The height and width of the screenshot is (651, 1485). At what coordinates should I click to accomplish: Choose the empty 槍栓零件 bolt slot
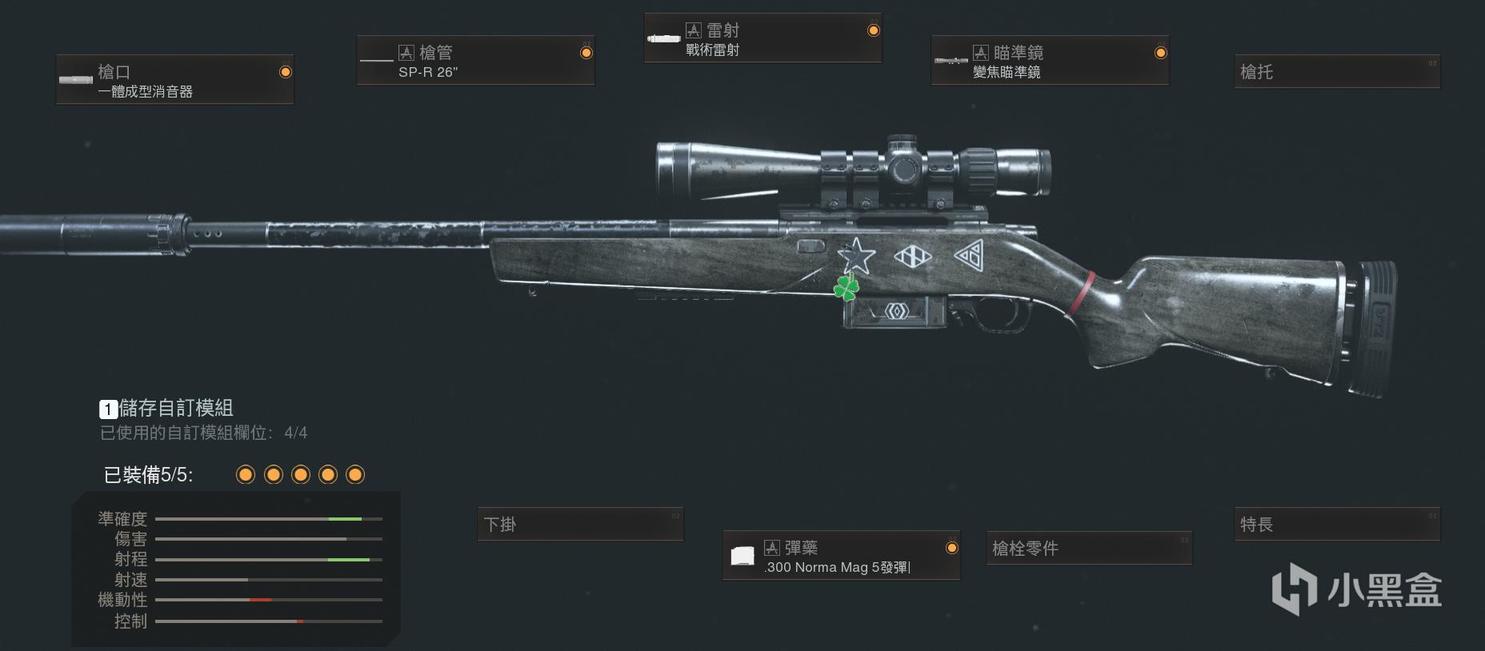coord(1089,548)
